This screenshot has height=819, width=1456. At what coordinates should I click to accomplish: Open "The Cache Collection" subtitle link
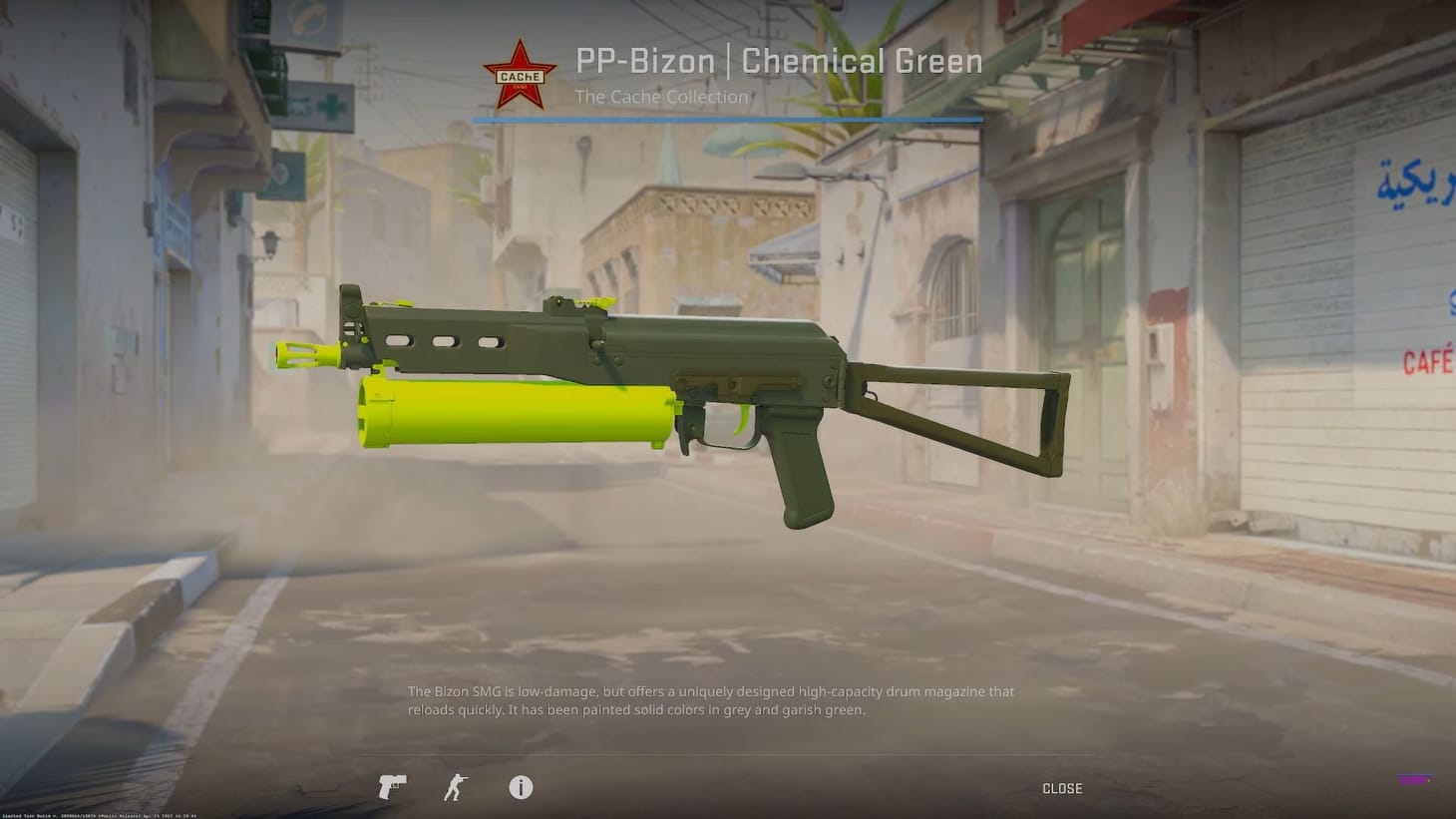[661, 97]
